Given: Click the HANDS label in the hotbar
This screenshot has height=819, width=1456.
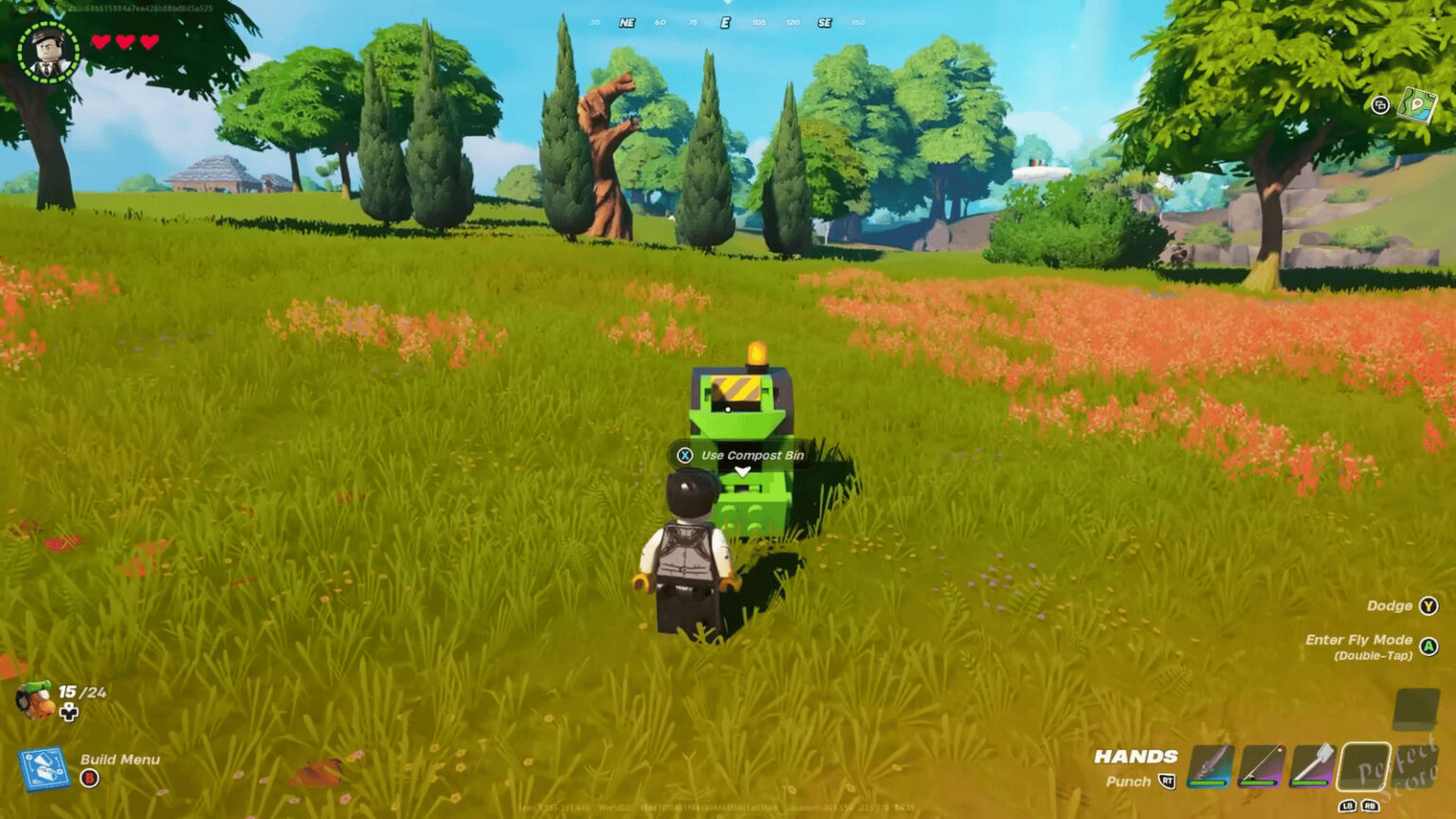Looking at the screenshot, I should (x=1135, y=756).
